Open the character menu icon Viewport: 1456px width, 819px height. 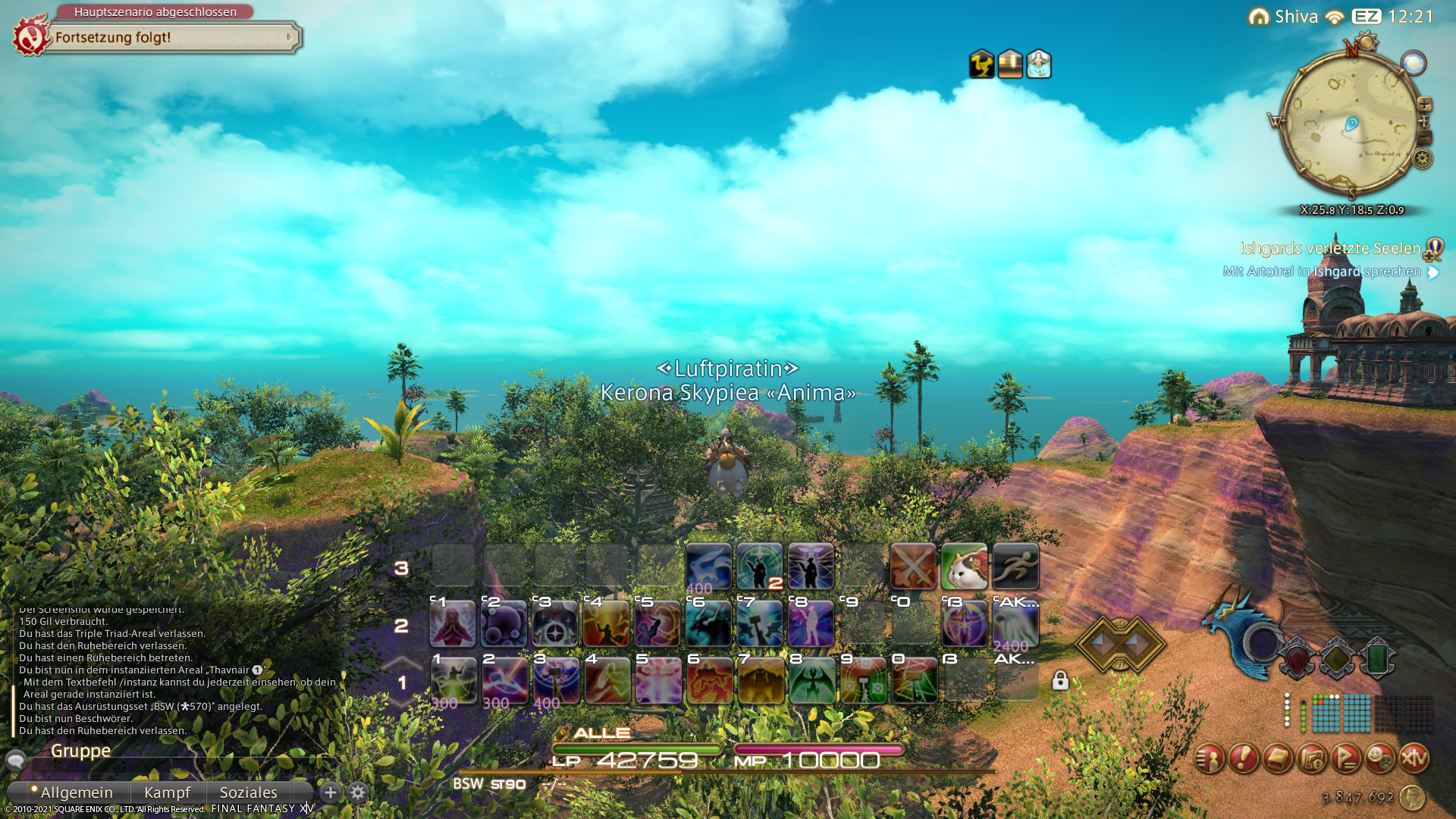(x=1210, y=758)
